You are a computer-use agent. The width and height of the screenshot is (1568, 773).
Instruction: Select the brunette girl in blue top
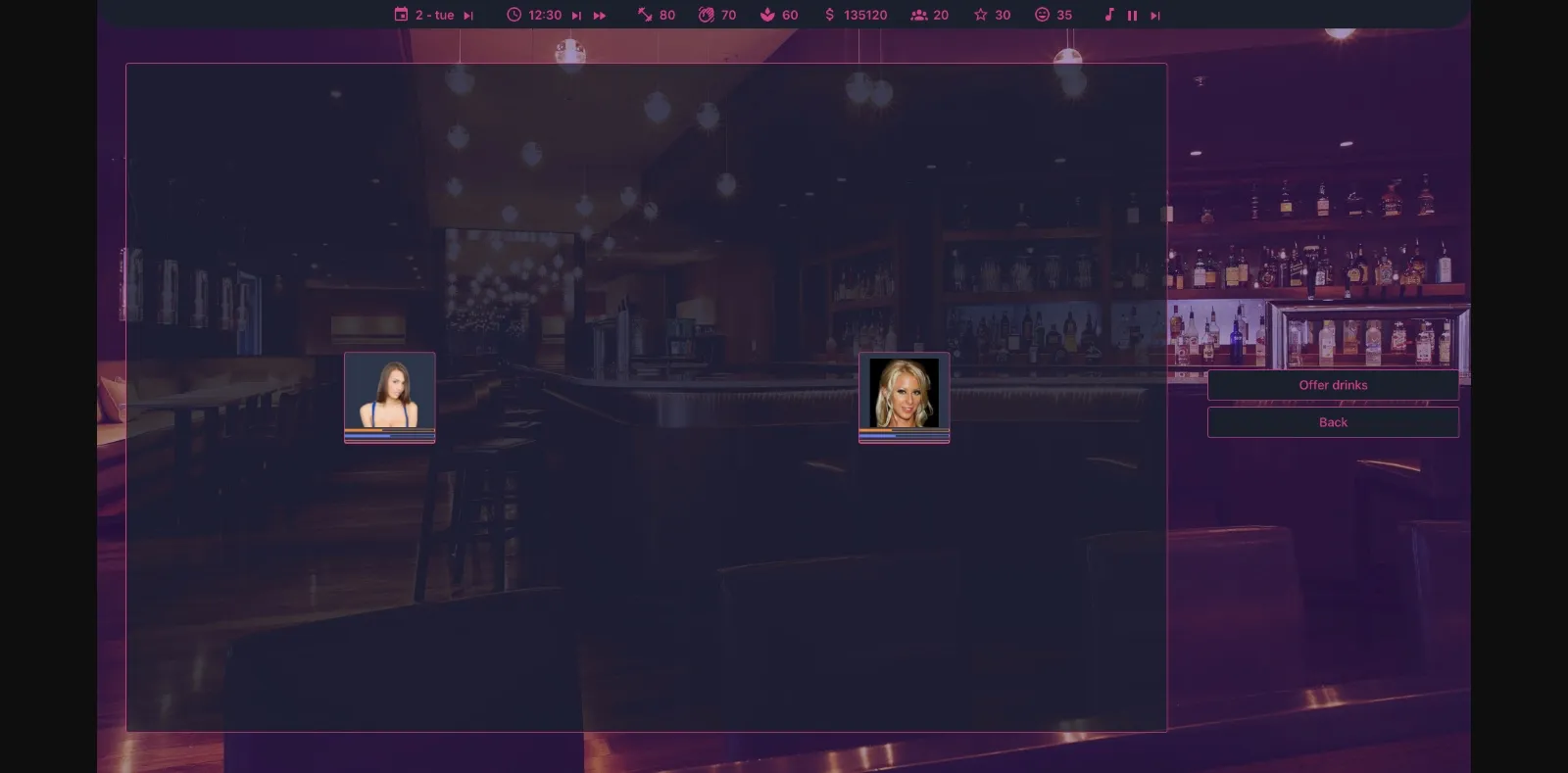[x=389, y=392]
